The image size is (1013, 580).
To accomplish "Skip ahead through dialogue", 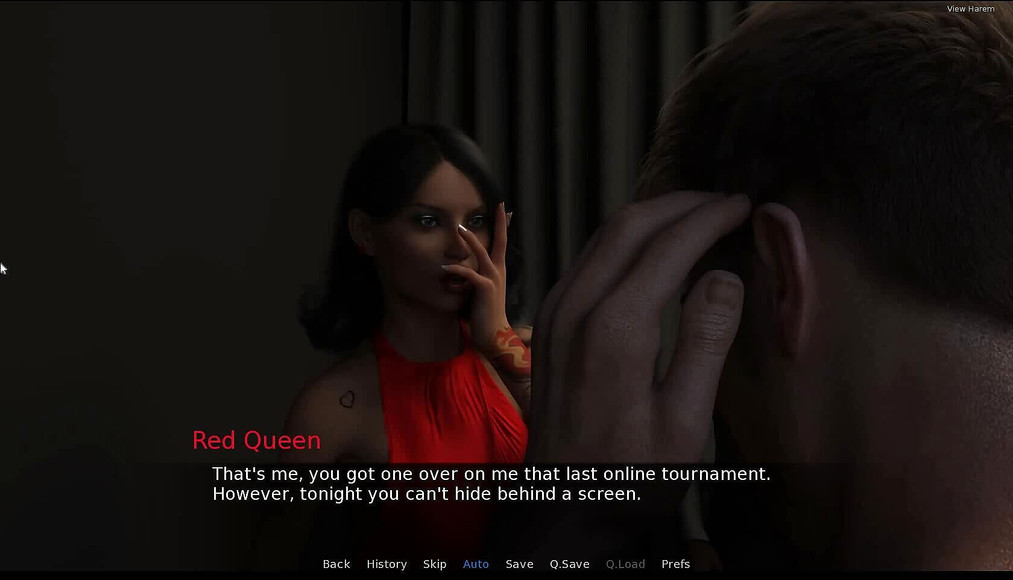I will point(434,564).
